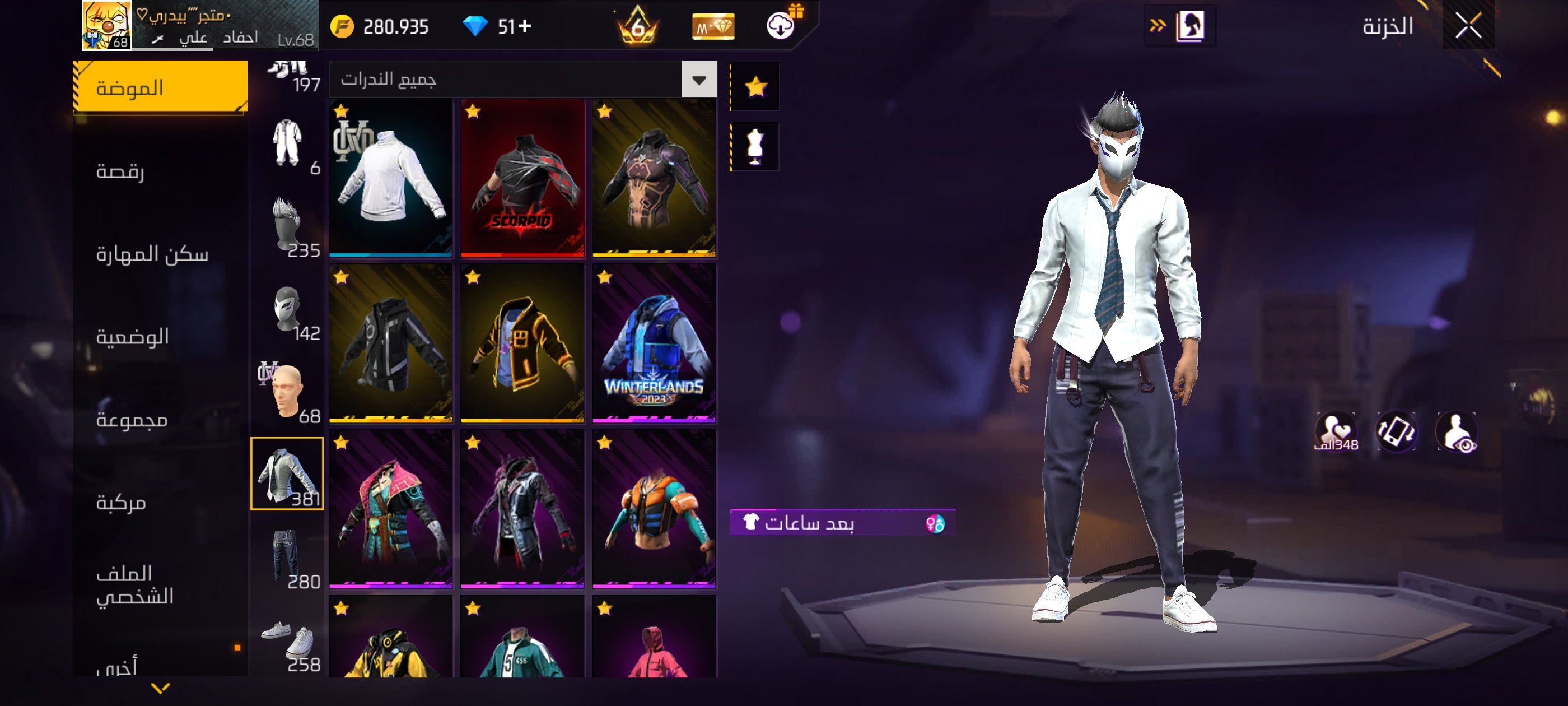Open the الملف الشخصي profile tab
The image size is (1568, 706).
point(134,584)
